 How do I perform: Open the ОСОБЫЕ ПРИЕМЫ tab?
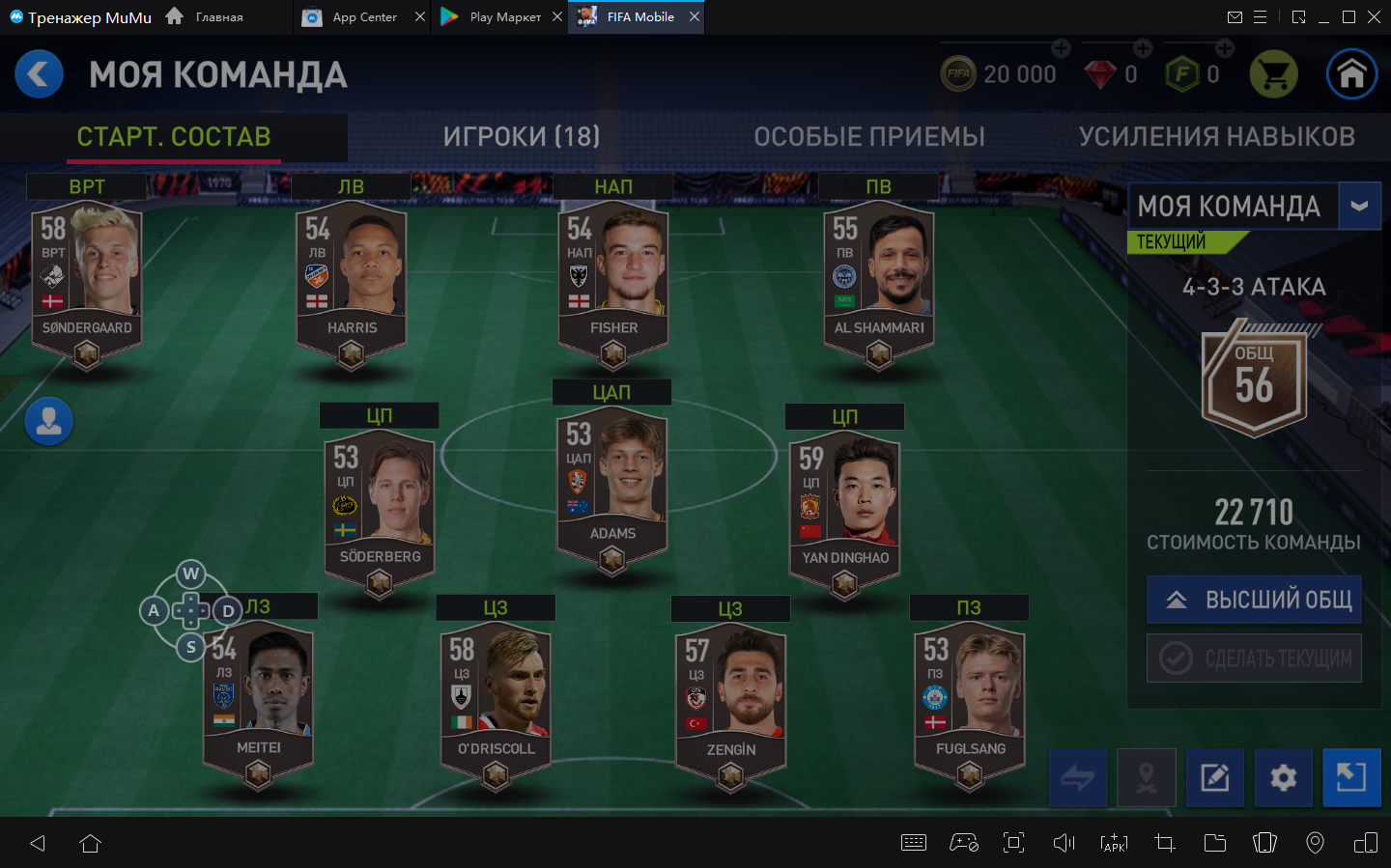click(x=869, y=136)
